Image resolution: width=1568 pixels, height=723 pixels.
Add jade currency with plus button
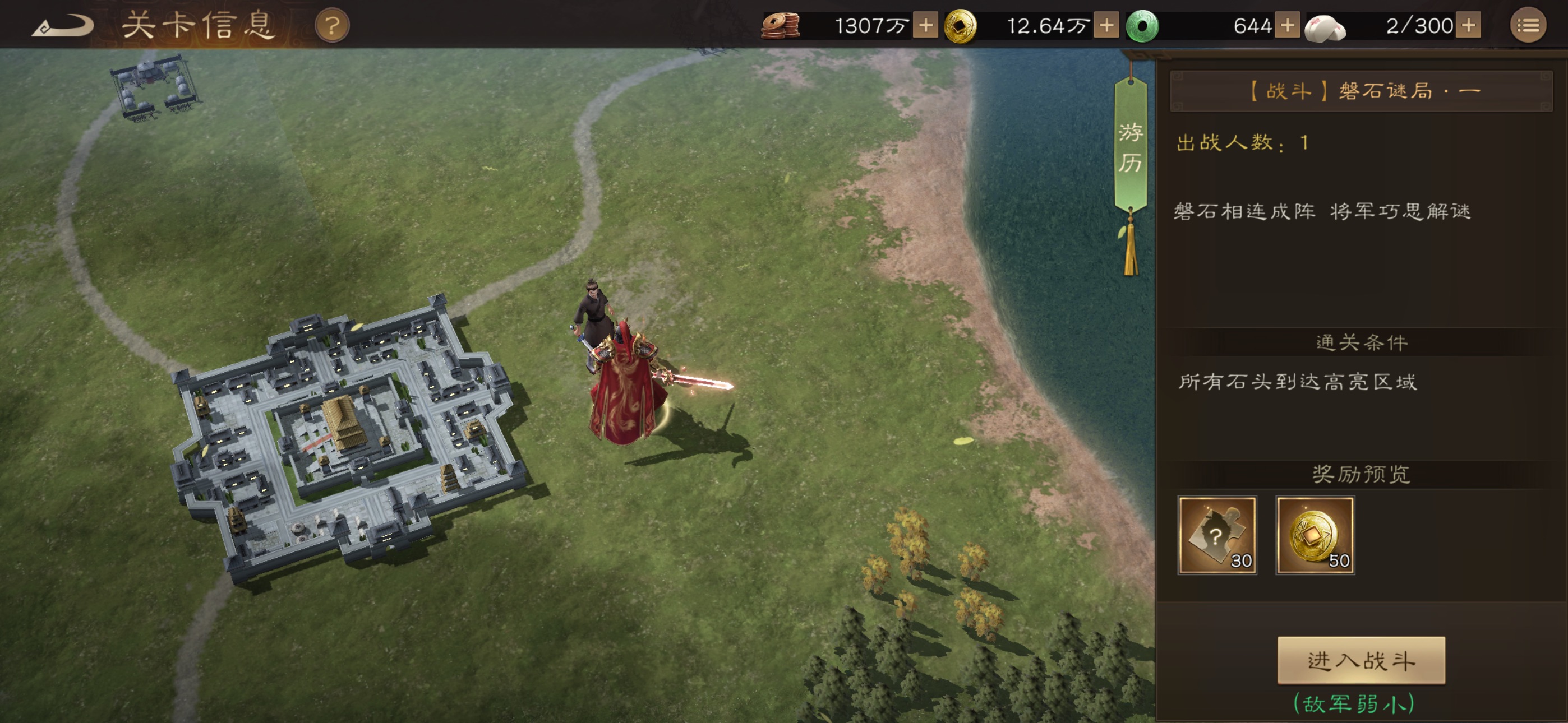(1287, 26)
